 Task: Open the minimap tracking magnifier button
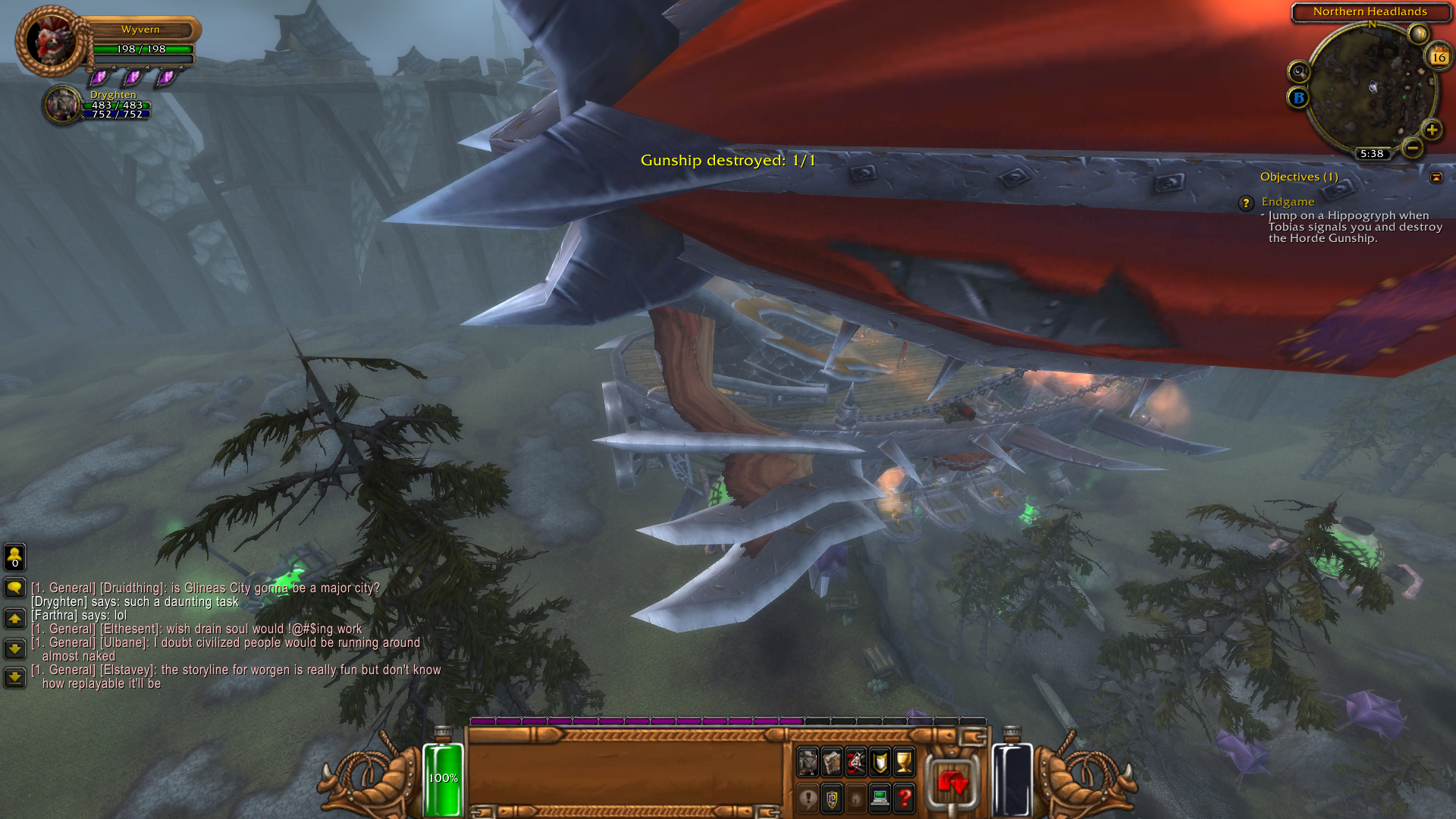tap(1299, 72)
